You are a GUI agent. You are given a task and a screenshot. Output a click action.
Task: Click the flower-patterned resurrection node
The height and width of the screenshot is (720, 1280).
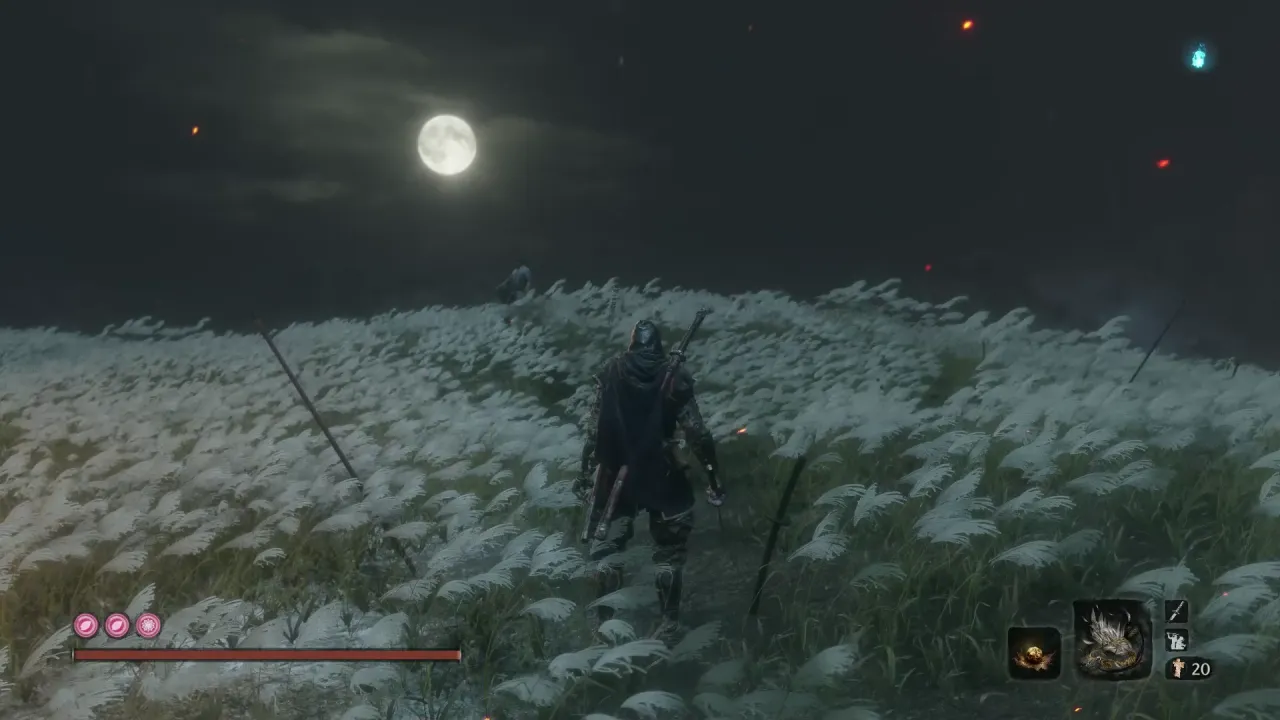coord(148,626)
